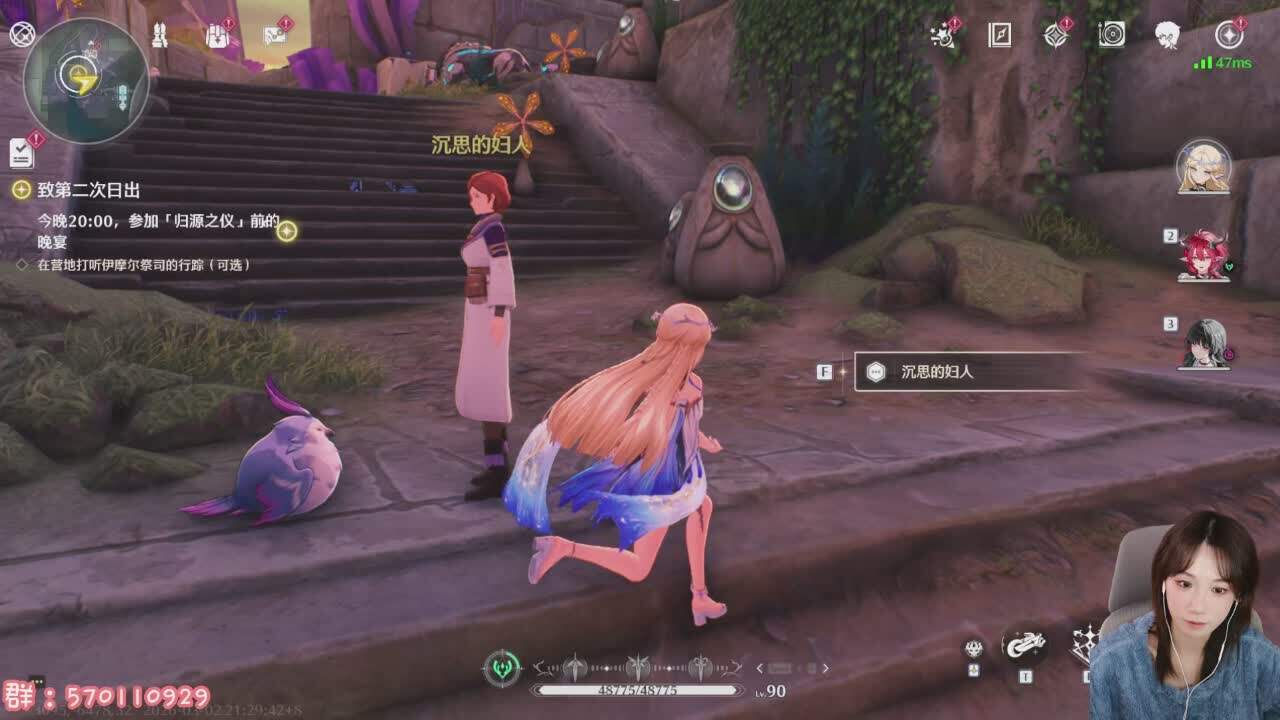The image size is (1280, 720).
Task: Open the character head profile icon
Action: click(x=1167, y=36)
